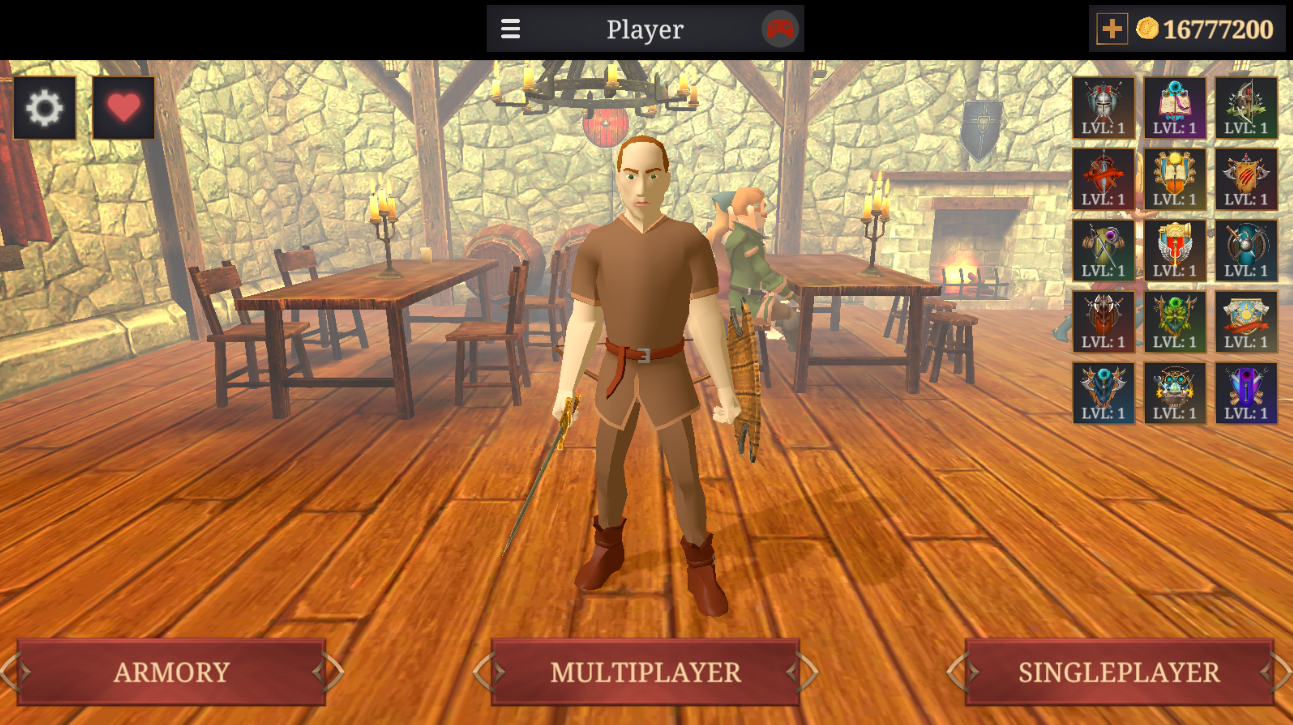Click the red gamepad icon
Screen dimensions: 1293x725
780,29
